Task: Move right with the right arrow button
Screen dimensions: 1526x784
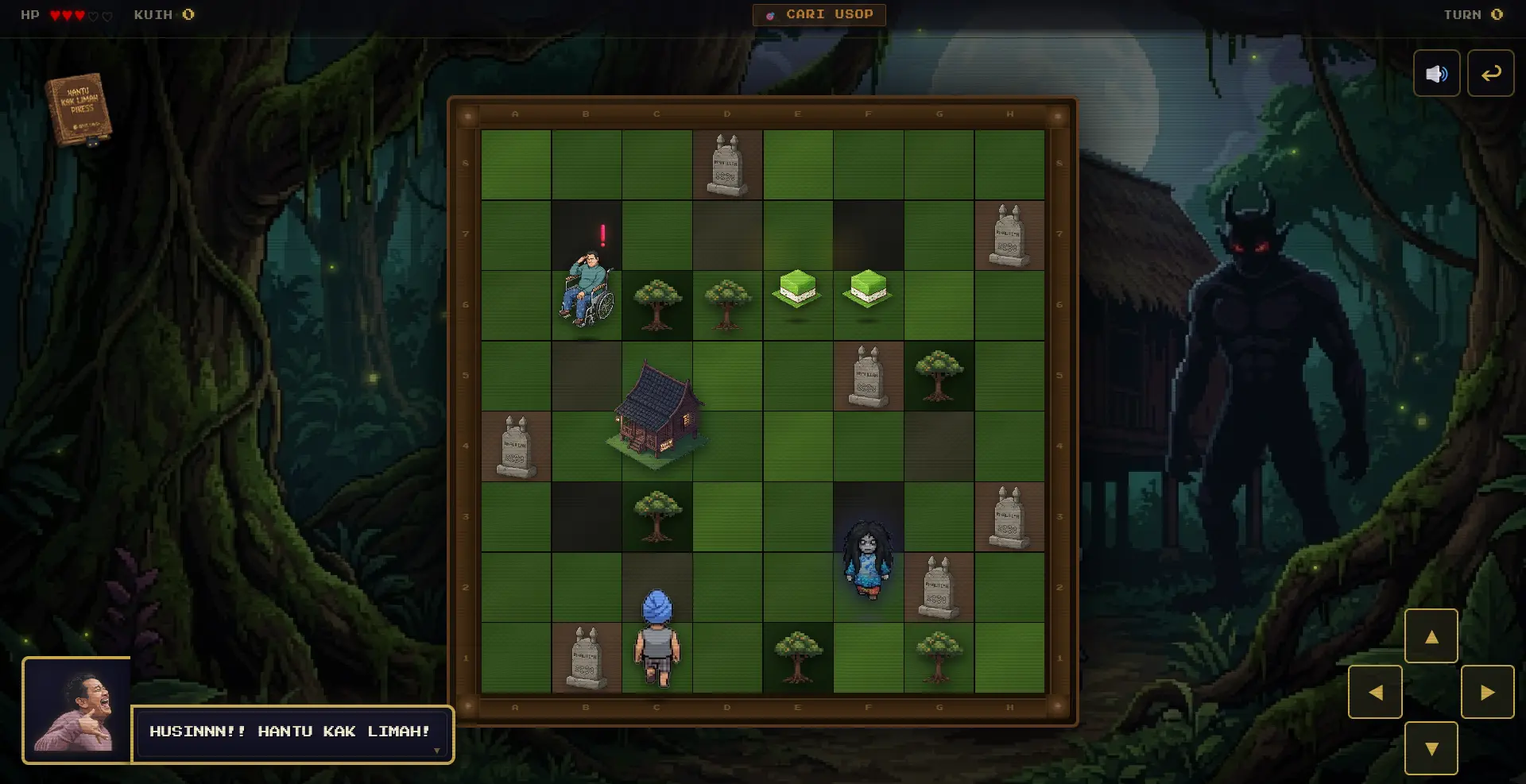Action: tap(1487, 693)
